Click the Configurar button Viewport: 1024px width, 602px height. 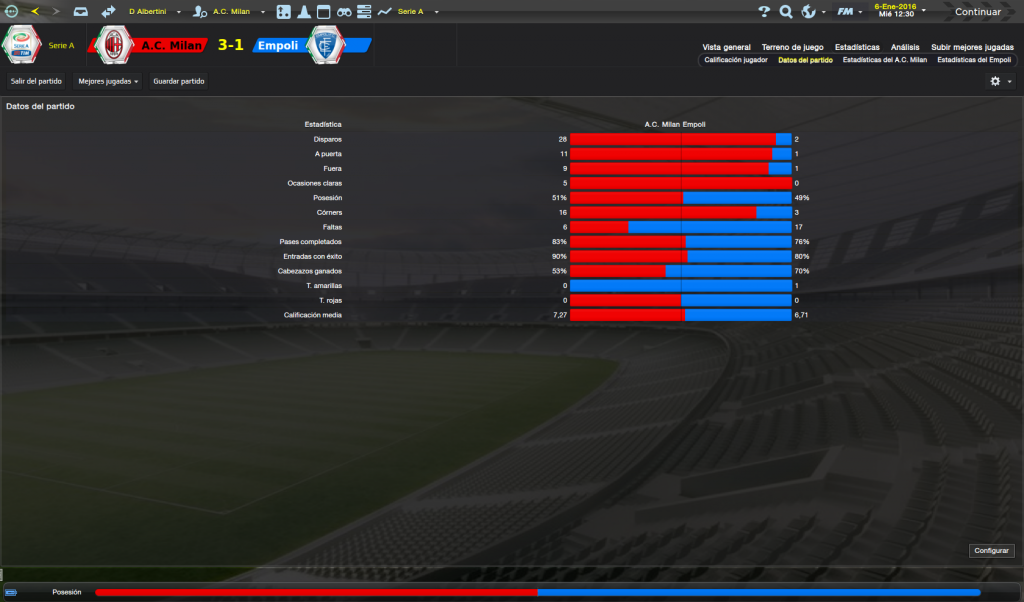pos(991,551)
